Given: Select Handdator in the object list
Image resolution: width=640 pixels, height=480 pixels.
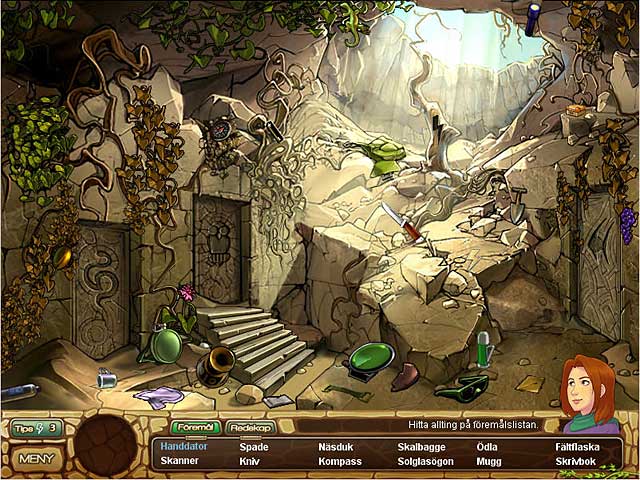Looking at the screenshot, I should click(183, 447).
